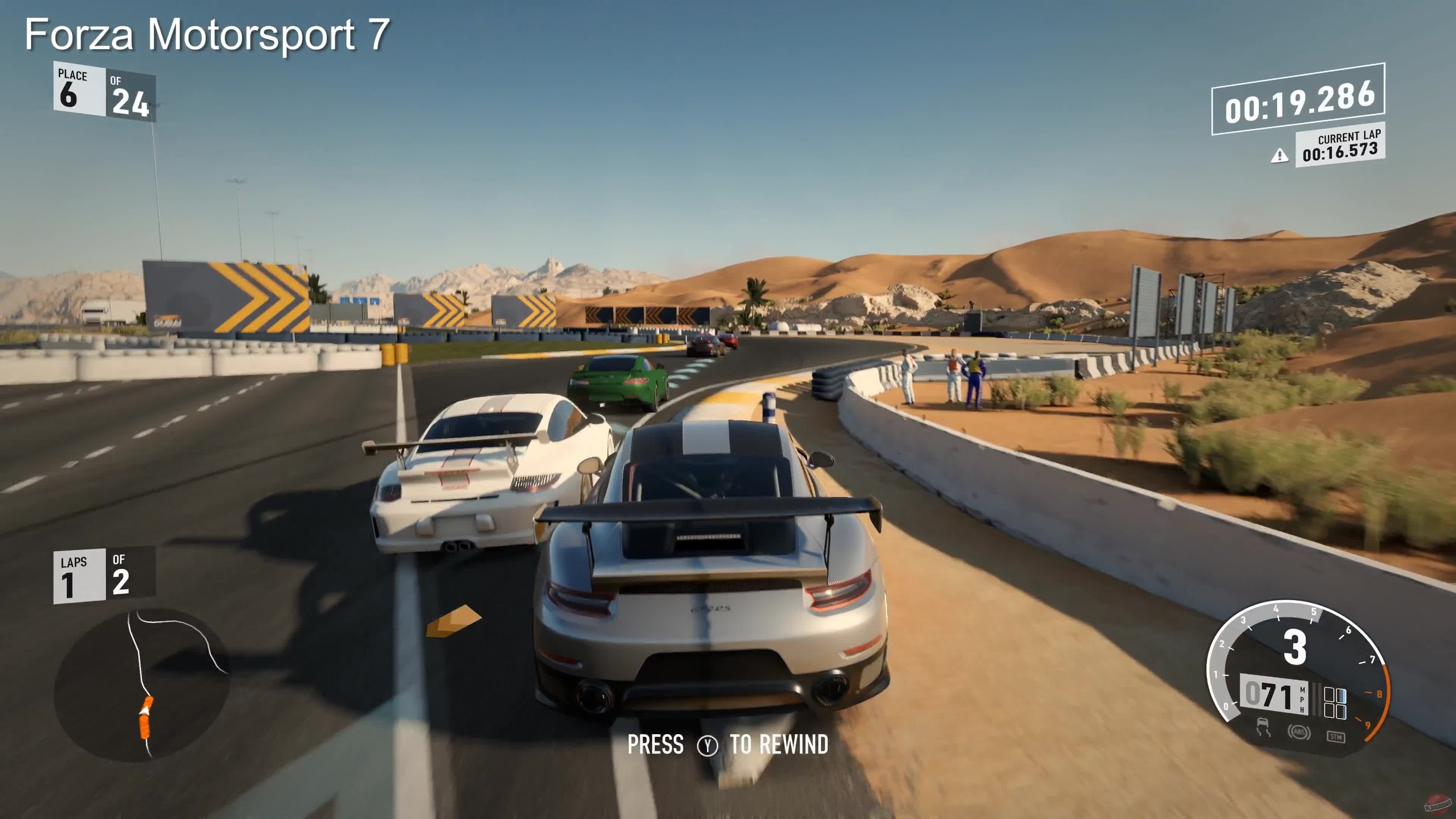Select the STM stability indicator icon

pos(1336,737)
